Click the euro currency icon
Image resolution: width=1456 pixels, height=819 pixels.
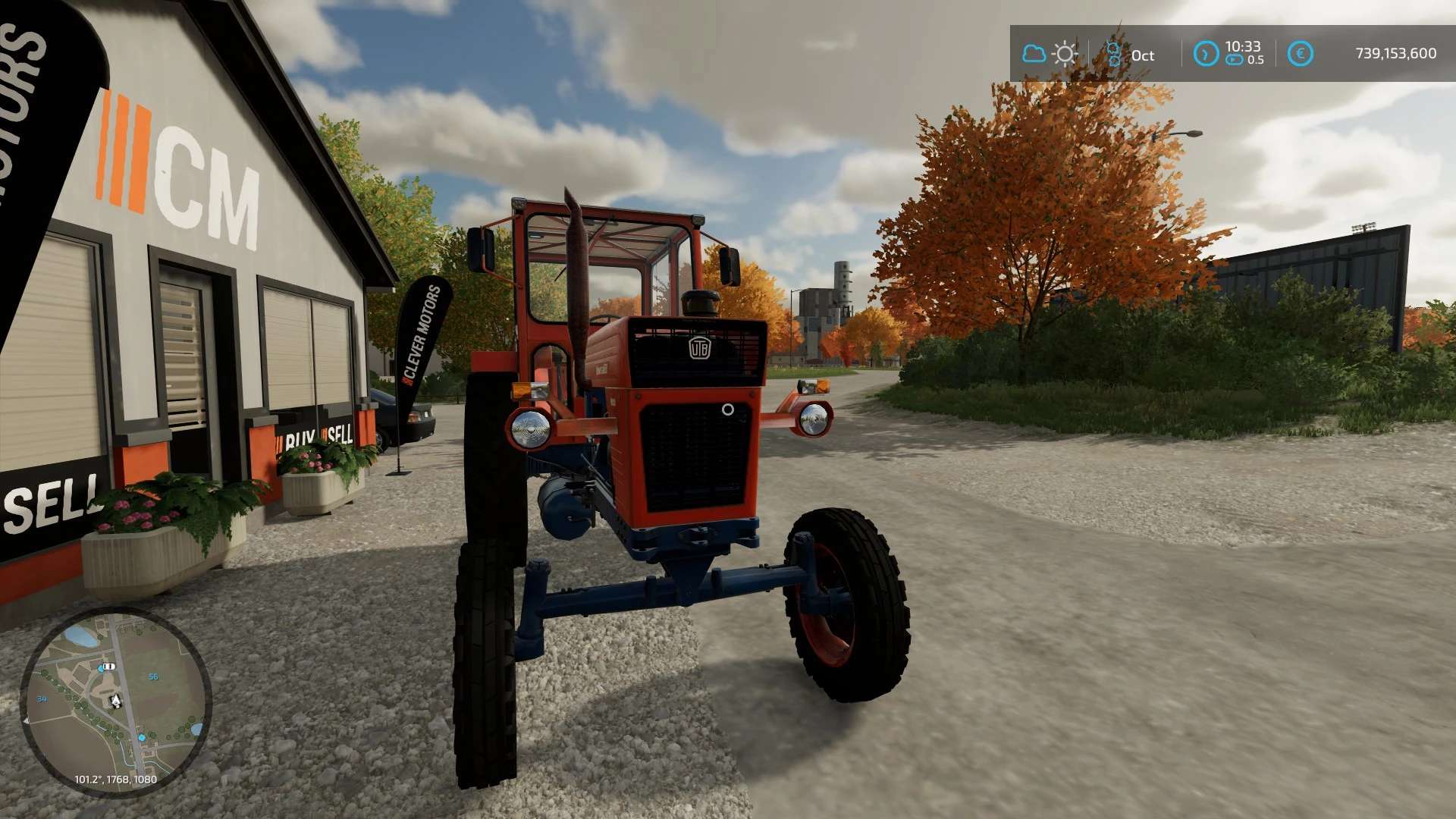[1300, 54]
